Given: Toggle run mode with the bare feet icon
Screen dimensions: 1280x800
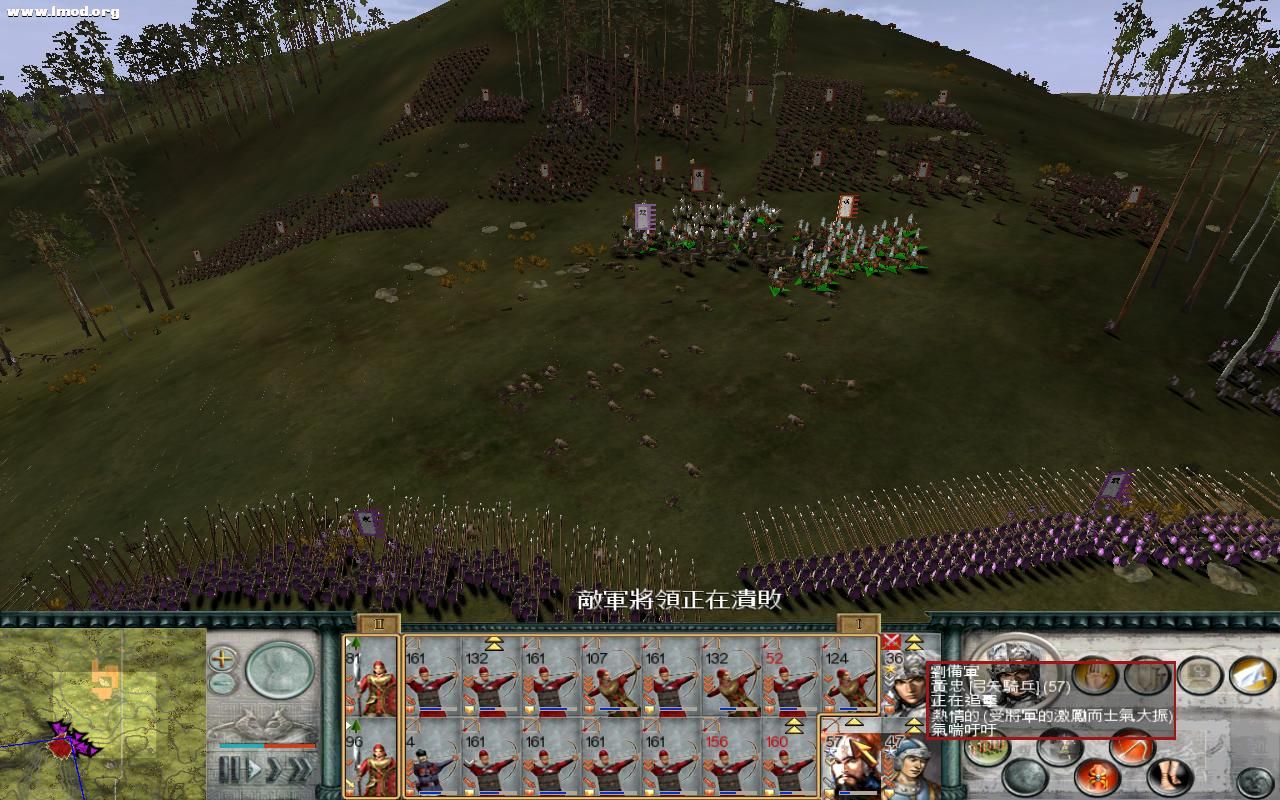Looking at the screenshot, I should [x=1168, y=776].
